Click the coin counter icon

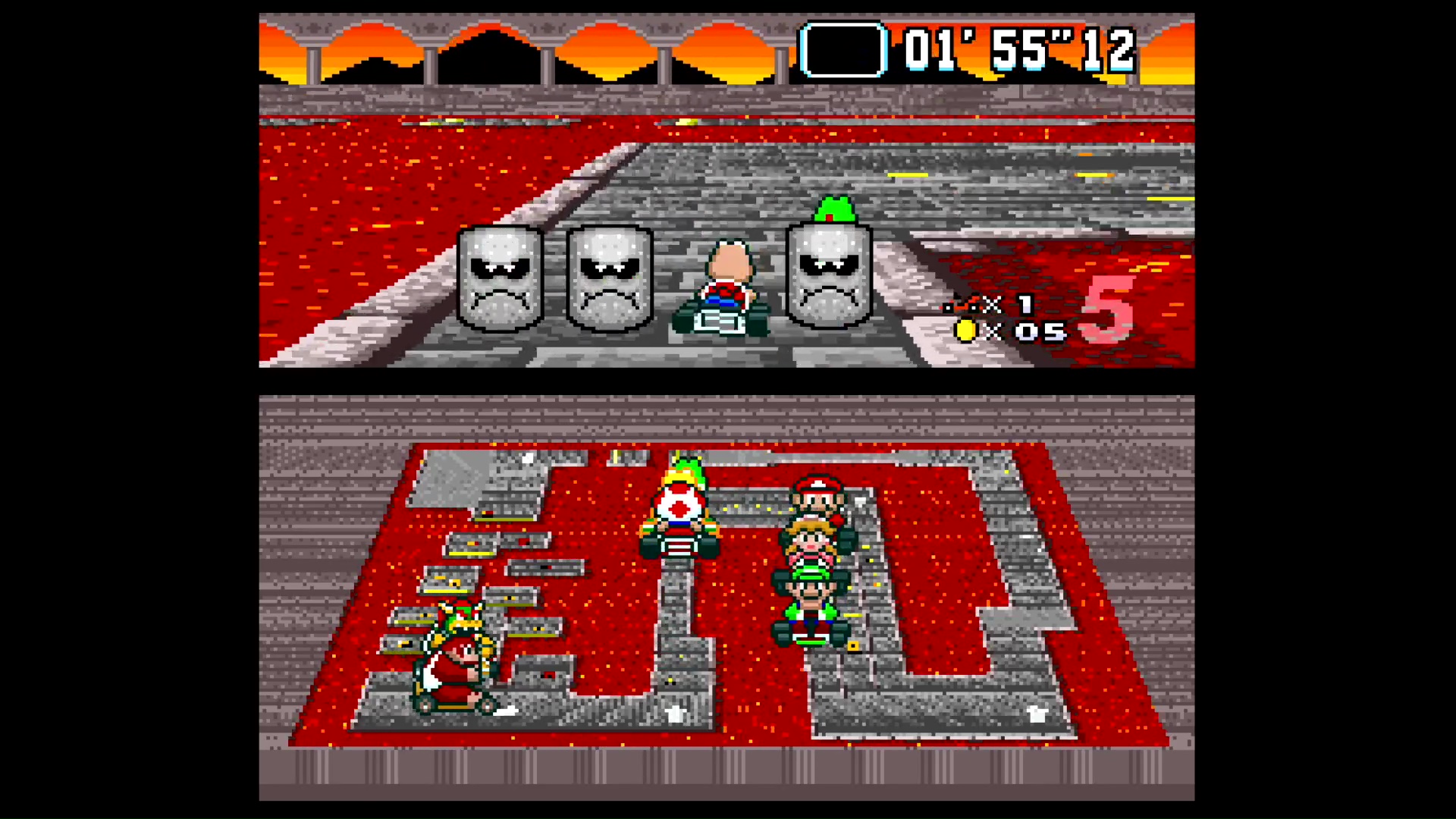(966, 331)
